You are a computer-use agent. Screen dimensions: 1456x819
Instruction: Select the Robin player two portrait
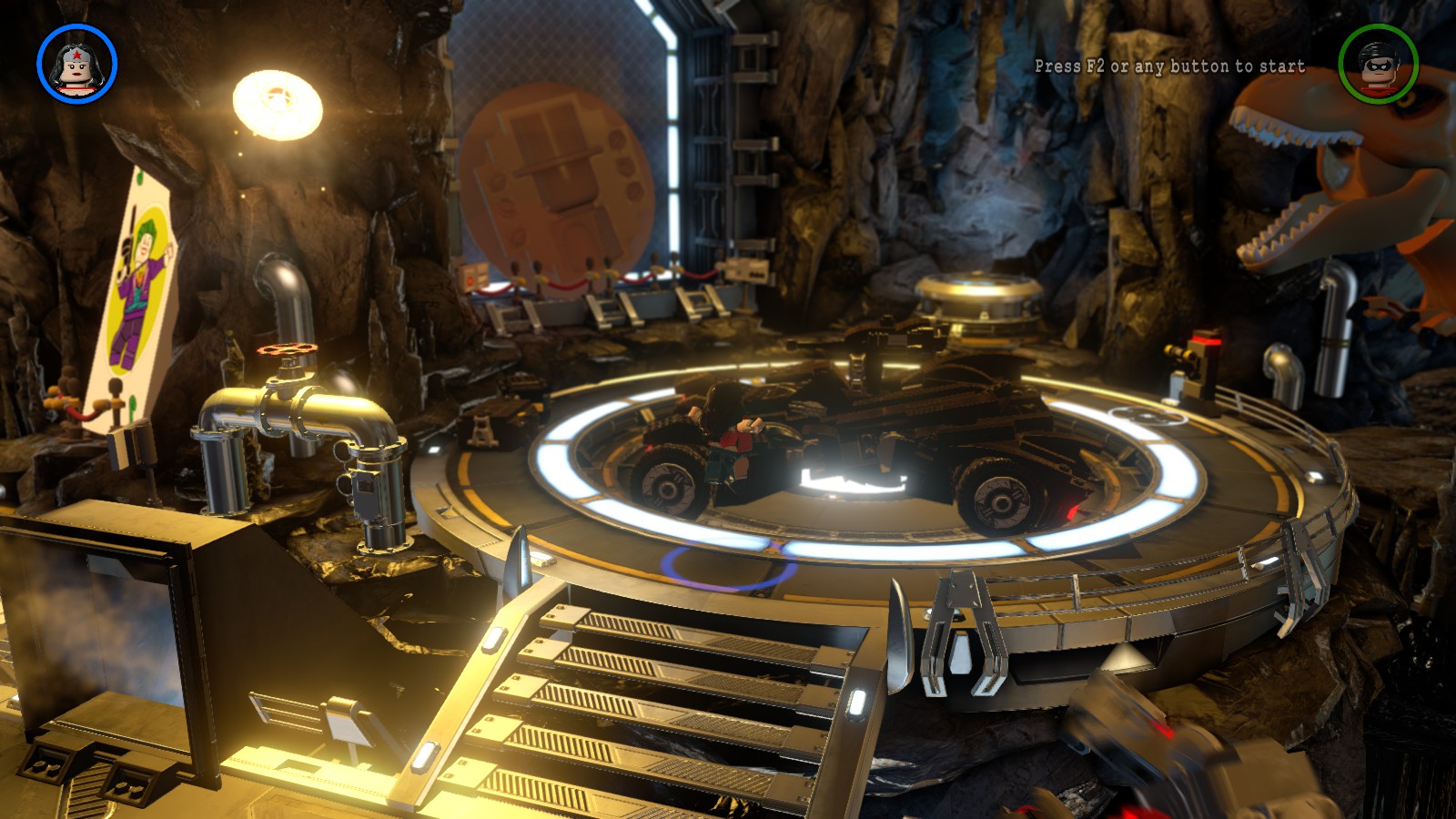(1378, 65)
